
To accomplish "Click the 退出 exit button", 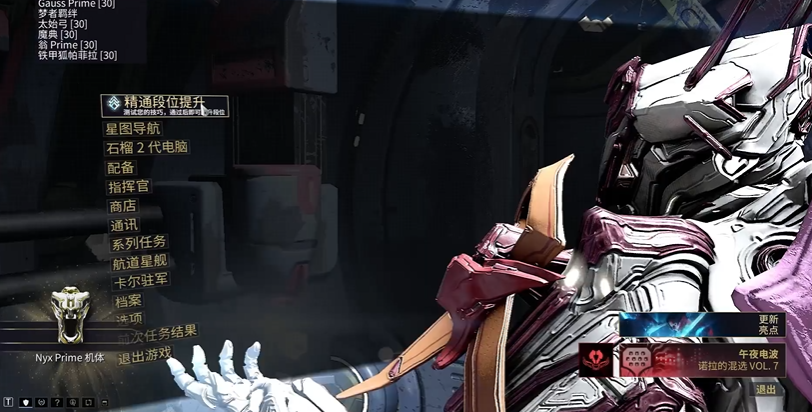I will [x=765, y=390].
